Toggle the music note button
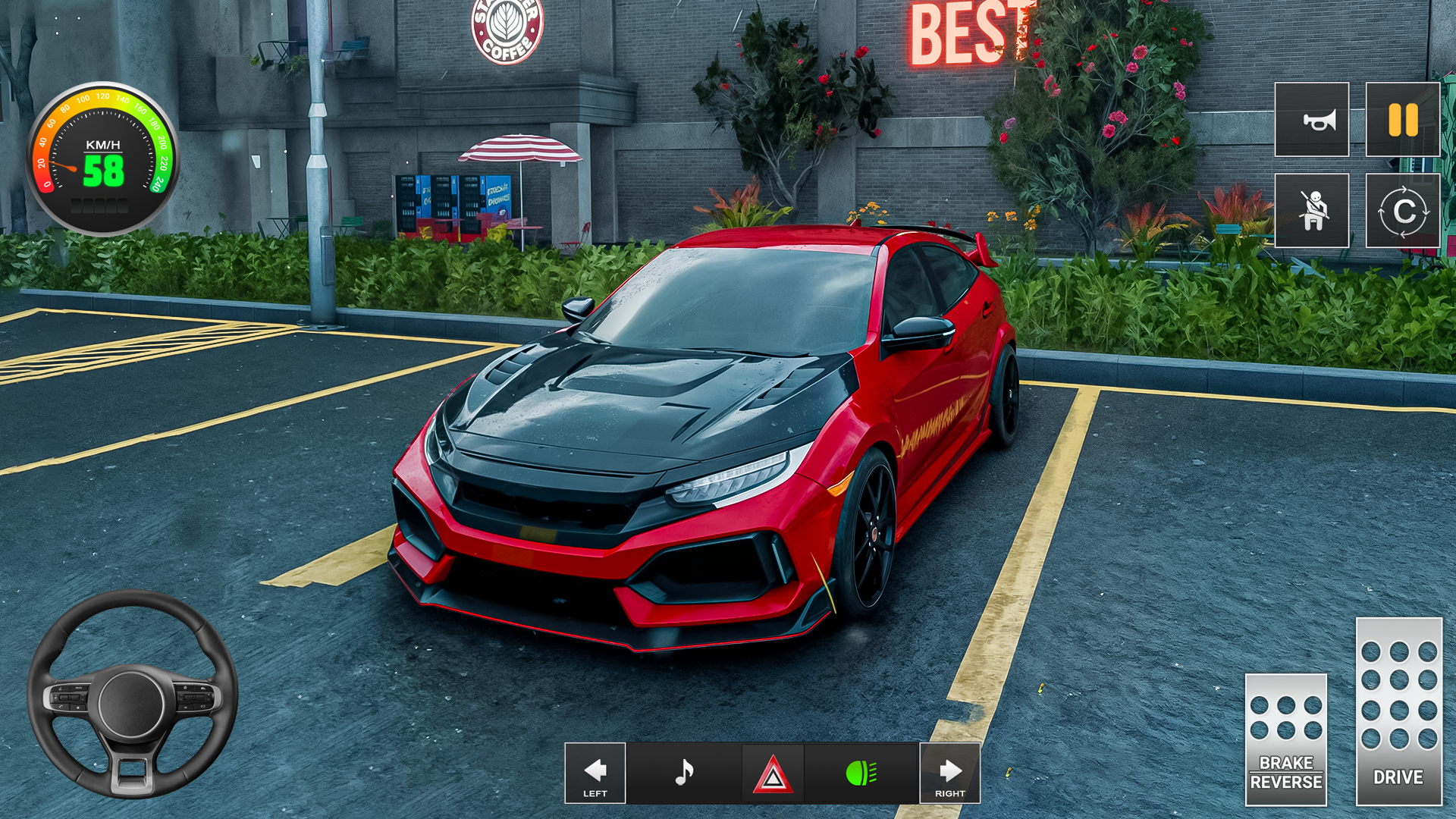The width and height of the screenshot is (1456, 819). point(684,773)
